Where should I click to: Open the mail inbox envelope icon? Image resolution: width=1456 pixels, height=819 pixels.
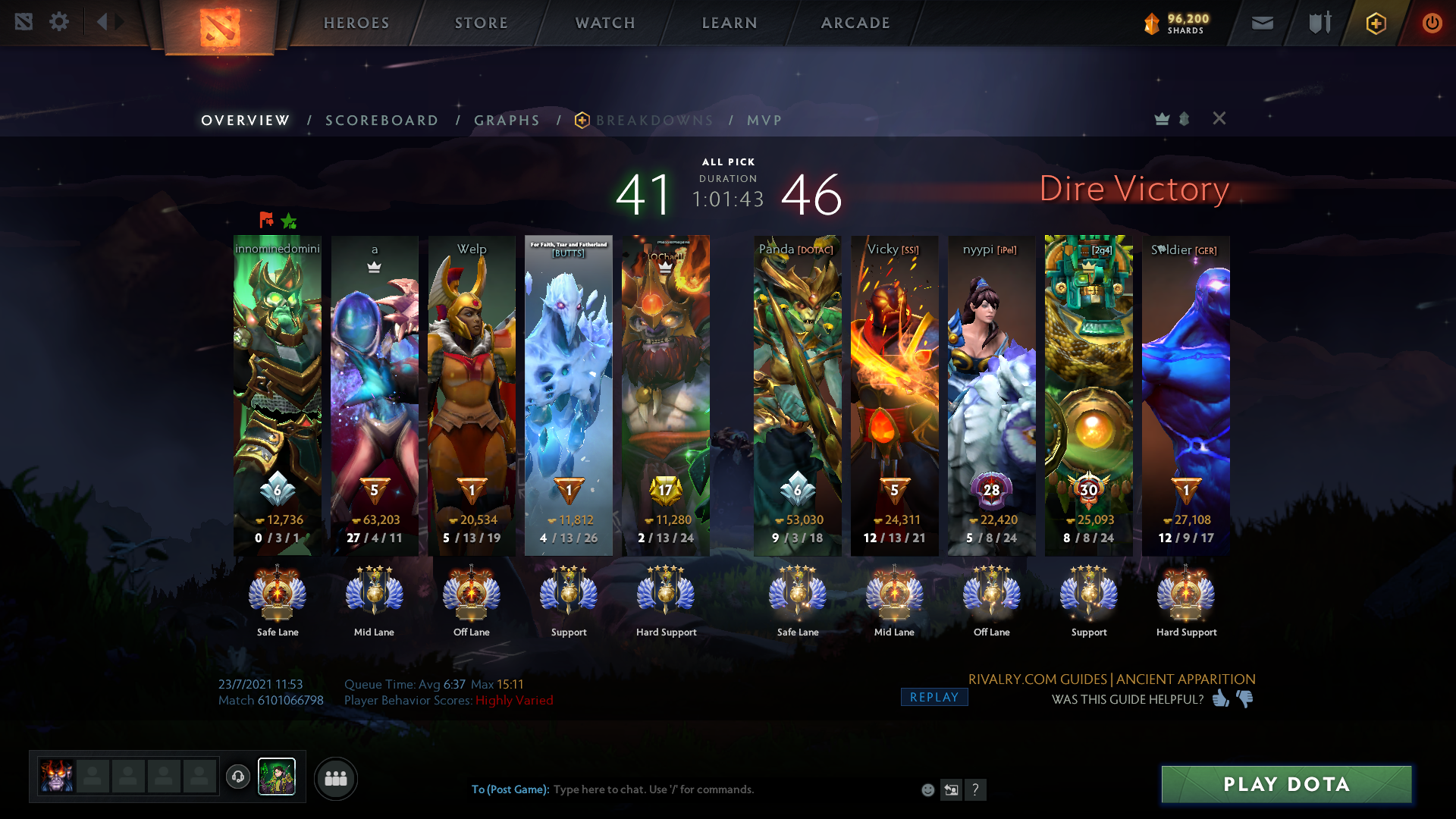(x=1262, y=23)
